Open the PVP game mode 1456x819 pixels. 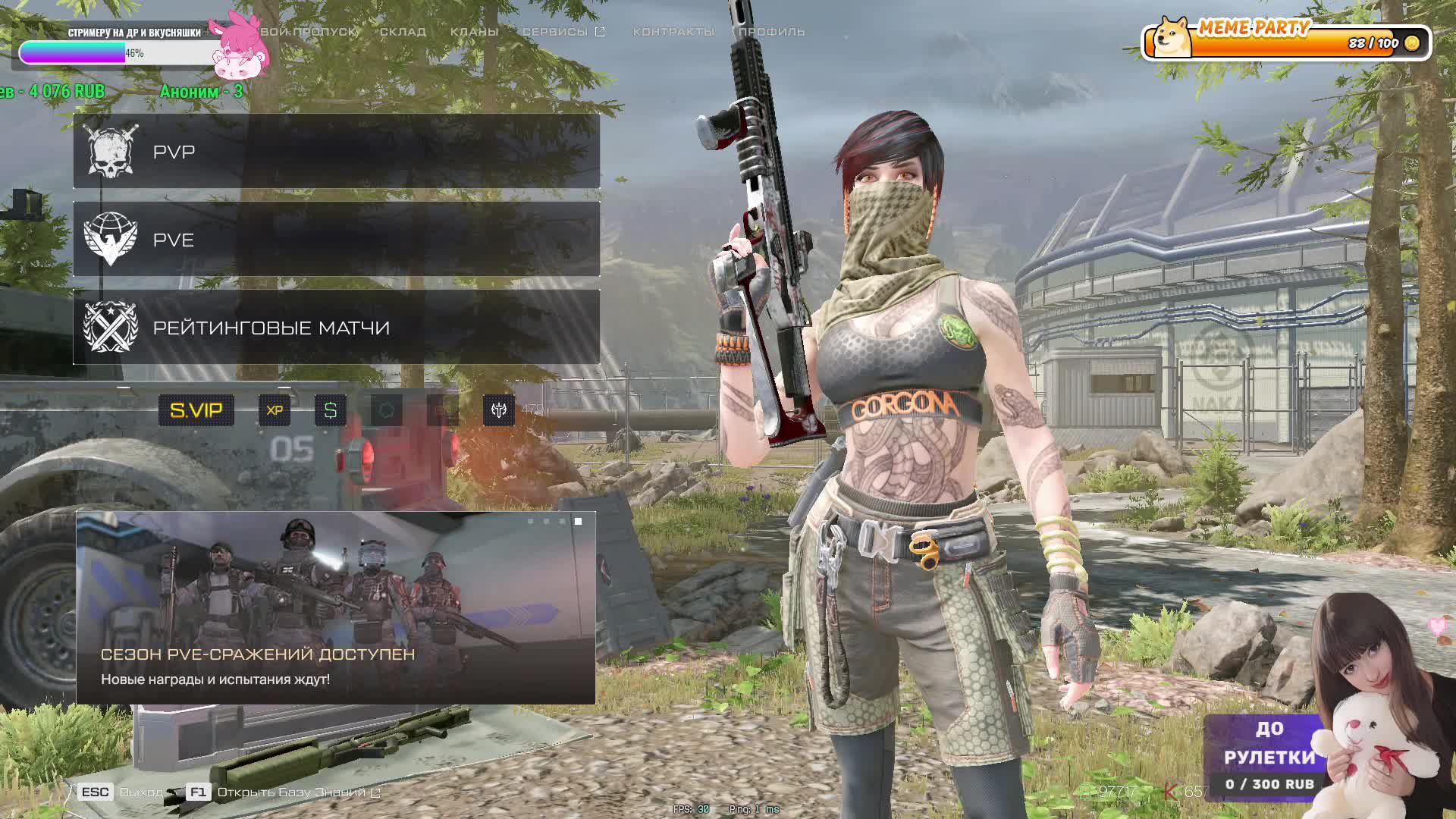pos(336,152)
